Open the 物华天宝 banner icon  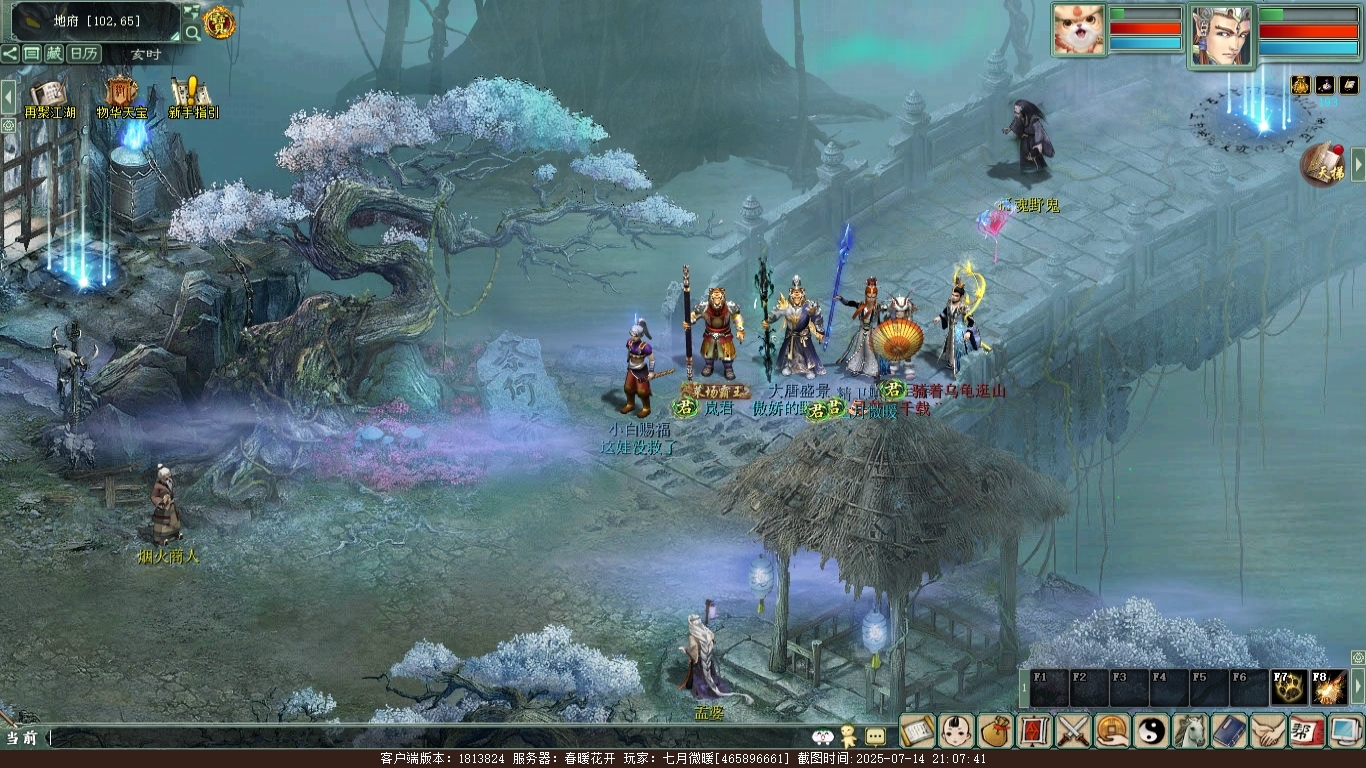point(121,98)
